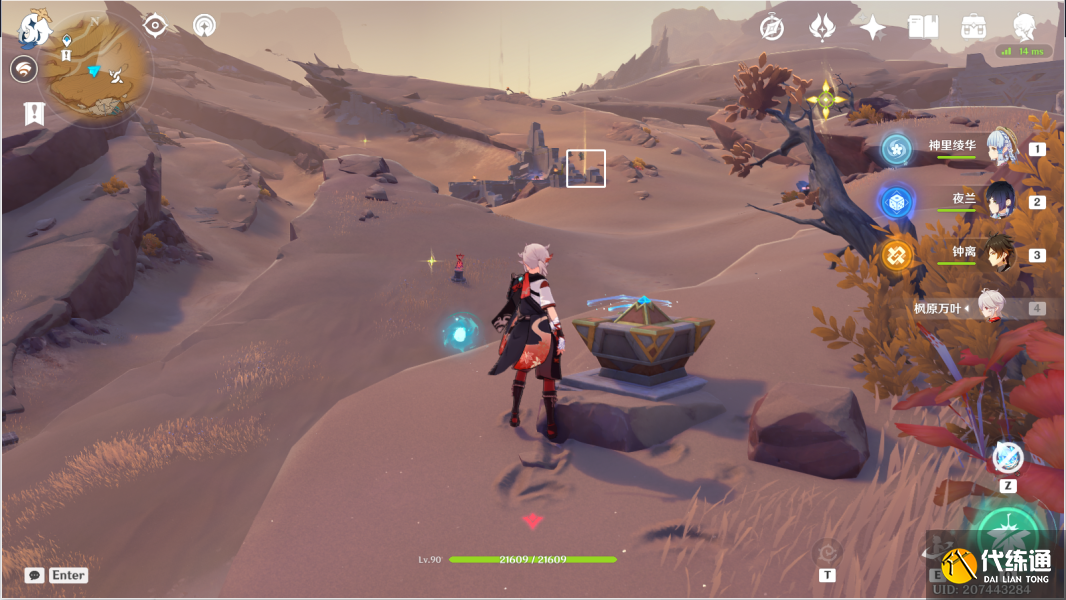Click the tower icon beside the eye icon
1066x600 pixels.
click(x=205, y=25)
